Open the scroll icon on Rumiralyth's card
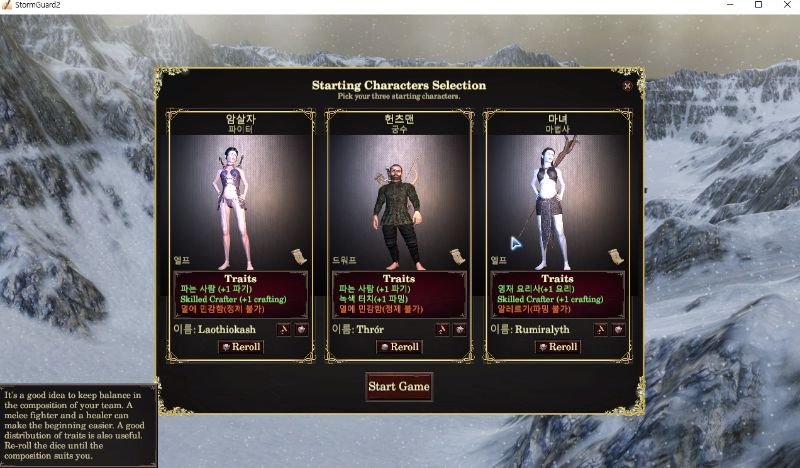 pyautogui.click(x=615, y=257)
